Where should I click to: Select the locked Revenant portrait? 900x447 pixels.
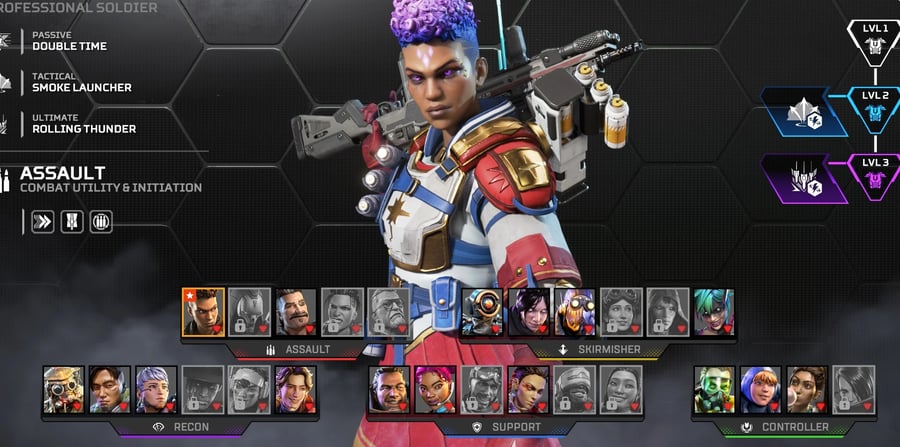(249, 312)
